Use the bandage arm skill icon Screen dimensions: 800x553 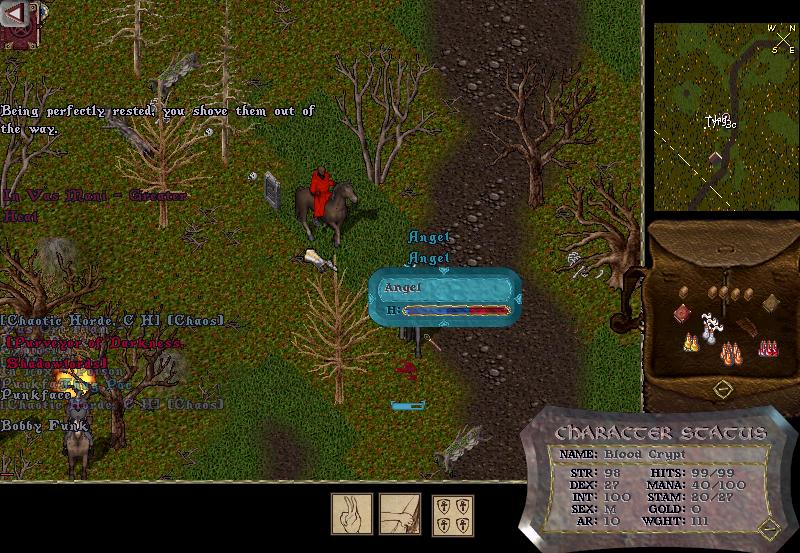[x=399, y=514]
